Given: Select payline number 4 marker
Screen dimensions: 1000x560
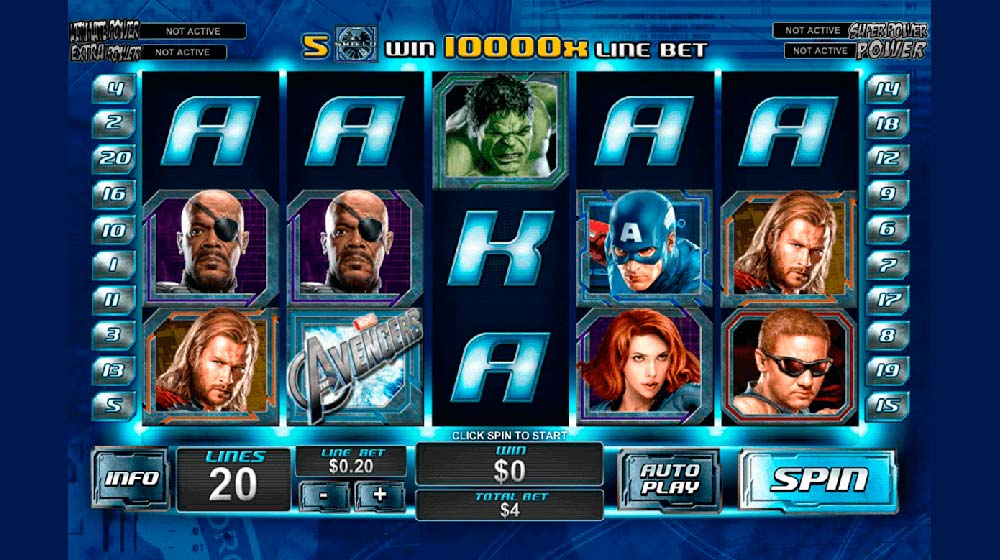Looking at the screenshot, I should pos(115,89).
